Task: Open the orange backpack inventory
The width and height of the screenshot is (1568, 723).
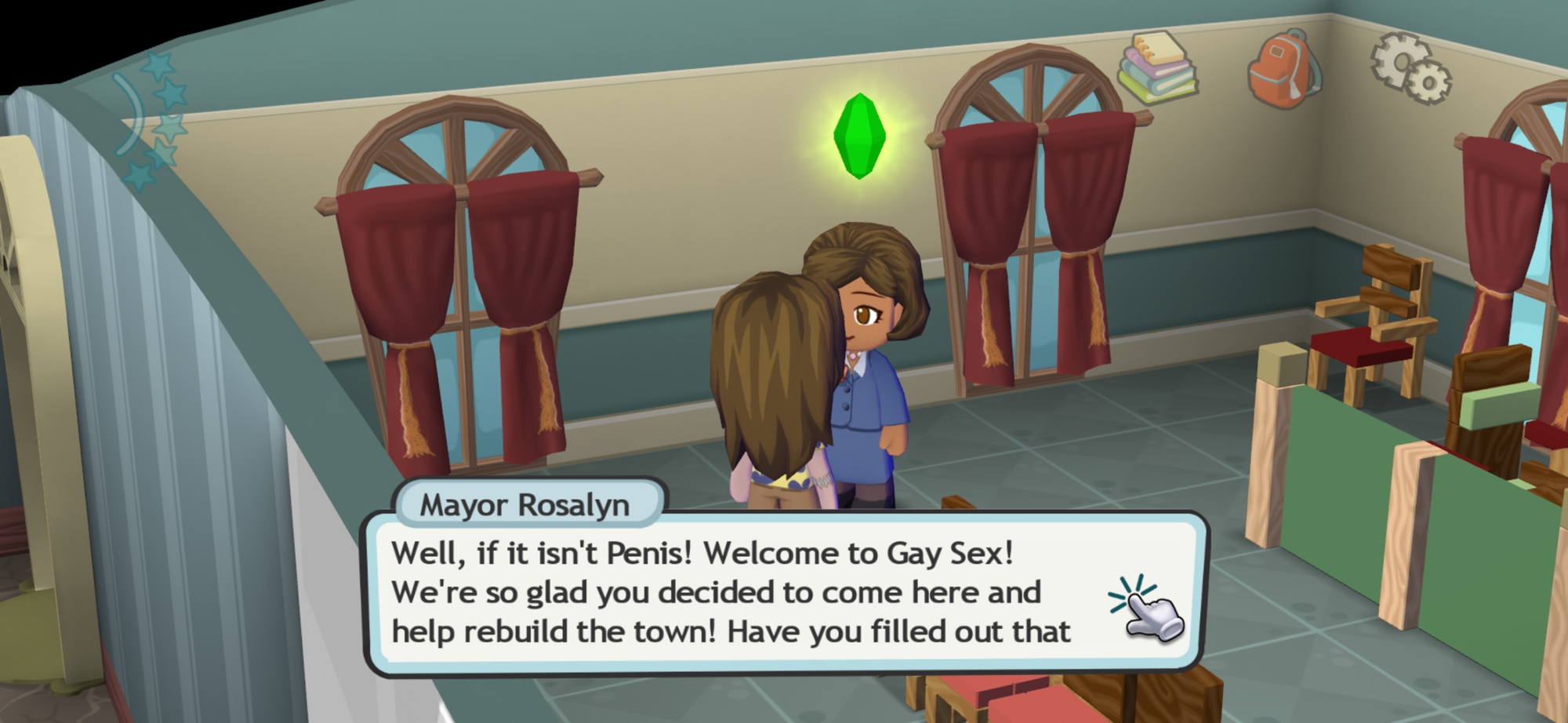Action: coord(1282,69)
